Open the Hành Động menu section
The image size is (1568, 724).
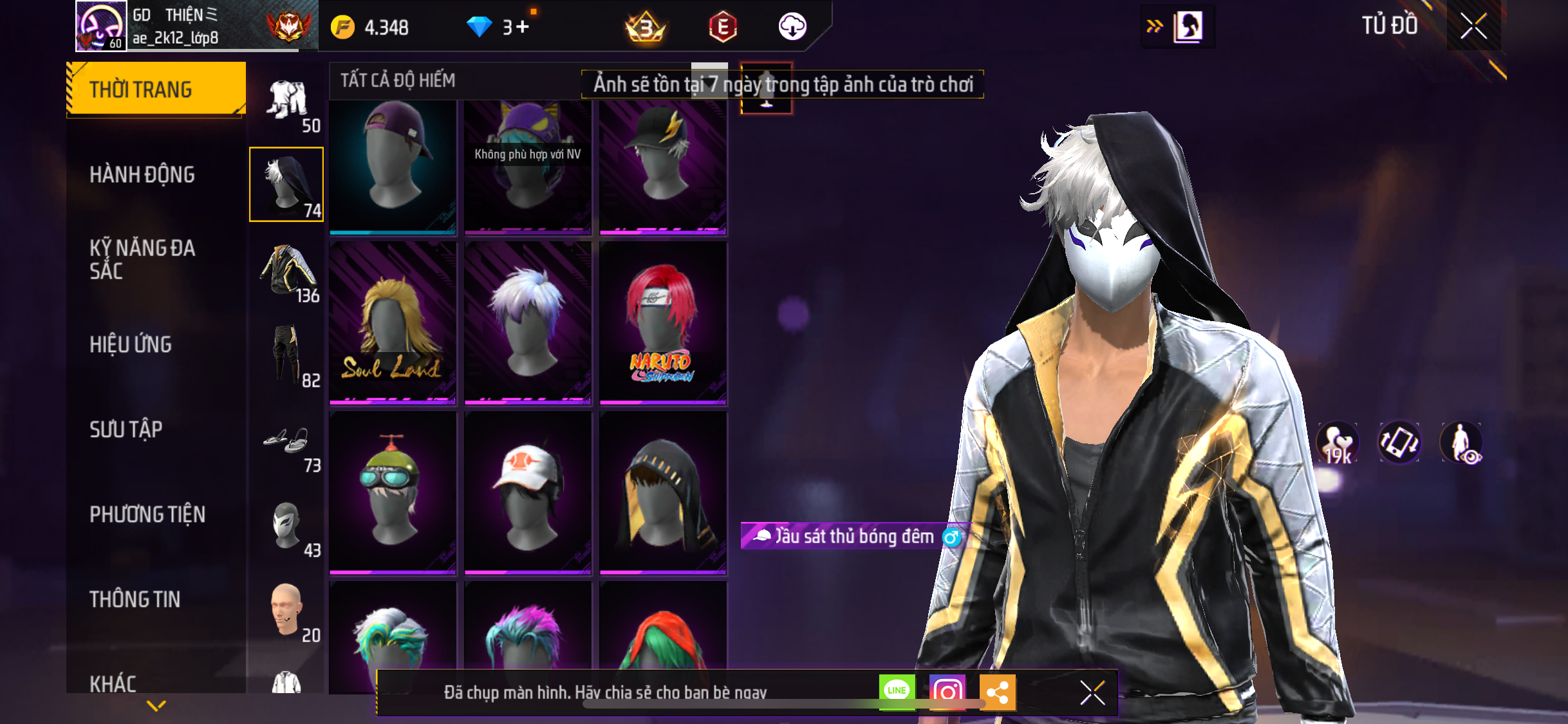pyautogui.click(x=142, y=174)
